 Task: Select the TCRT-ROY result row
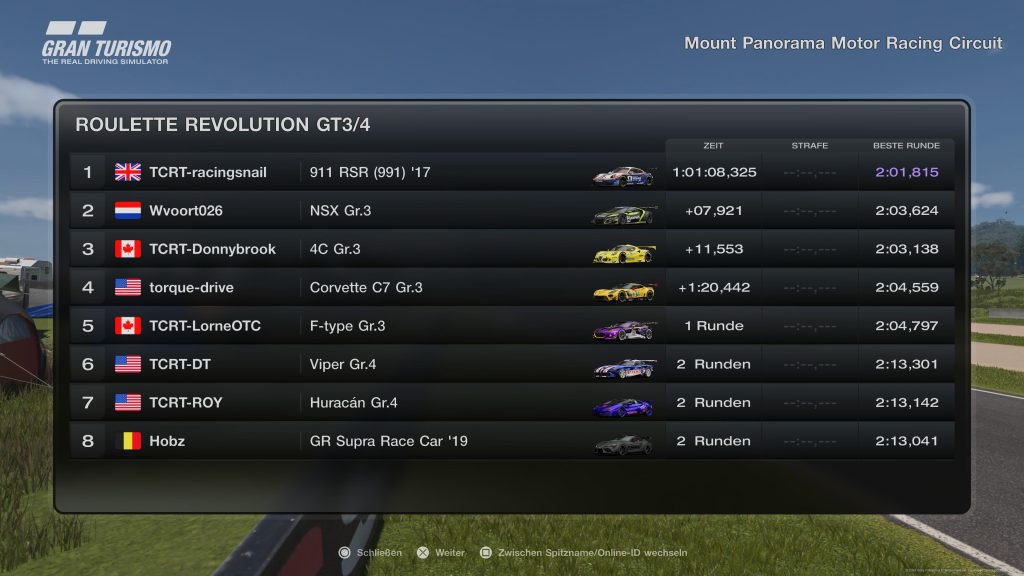pyautogui.click(x=510, y=403)
